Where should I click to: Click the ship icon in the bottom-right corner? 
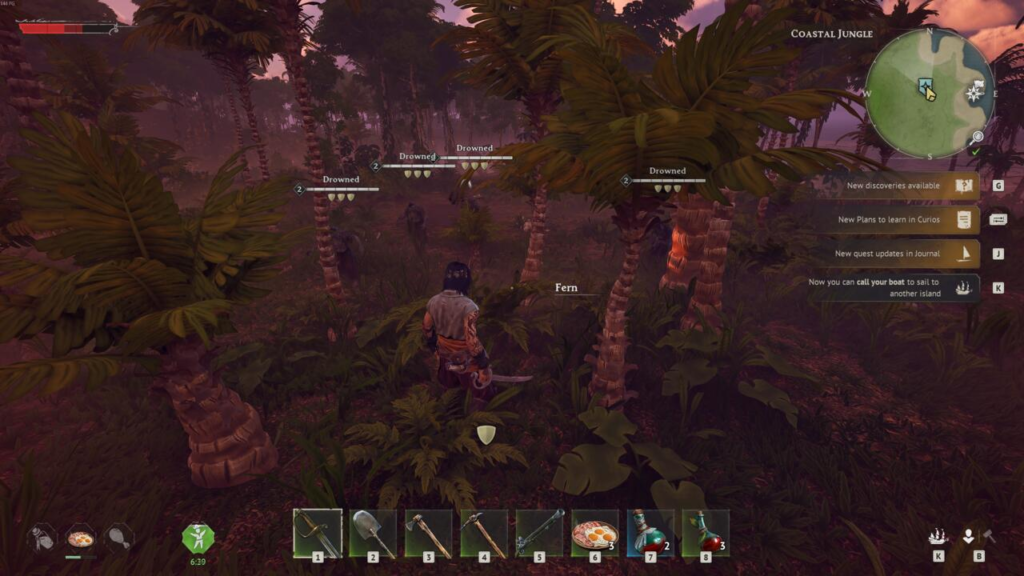tap(938, 537)
